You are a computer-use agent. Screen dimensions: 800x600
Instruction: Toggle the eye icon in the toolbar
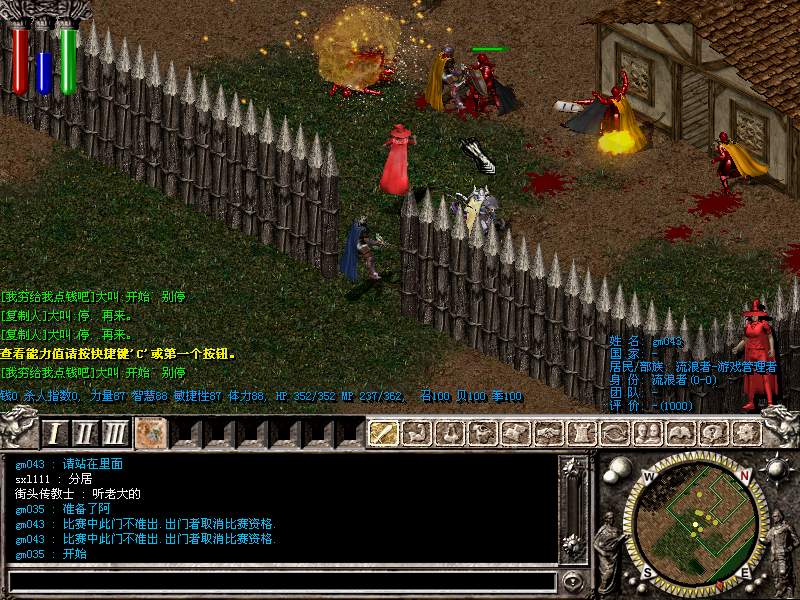pyautogui.click(x=614, y=433)
